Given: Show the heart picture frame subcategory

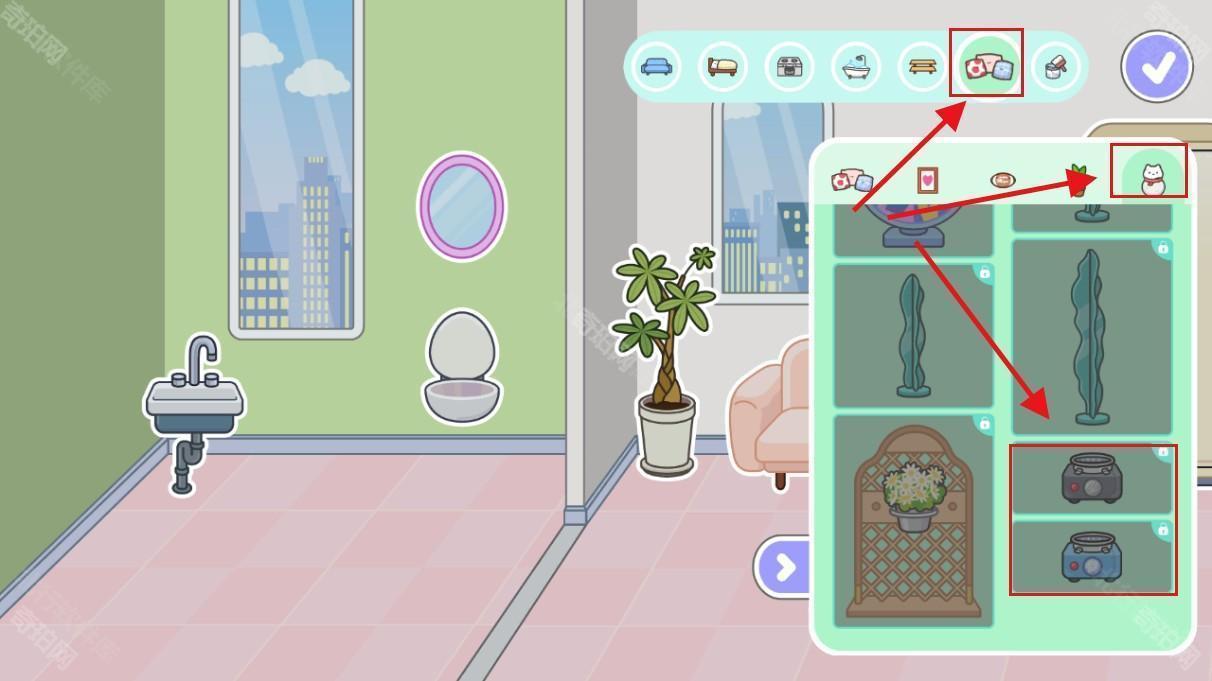Looking at the screenshot, I should point(928,180).
